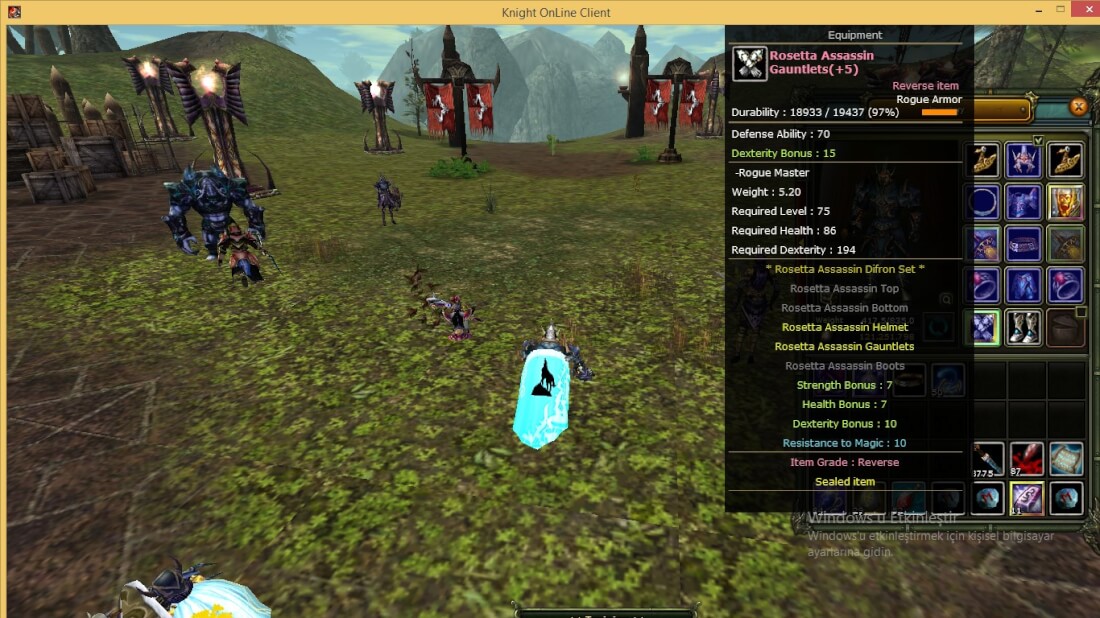
Task: Open the brown pouch bag slot
Action: click(1066, 327)
